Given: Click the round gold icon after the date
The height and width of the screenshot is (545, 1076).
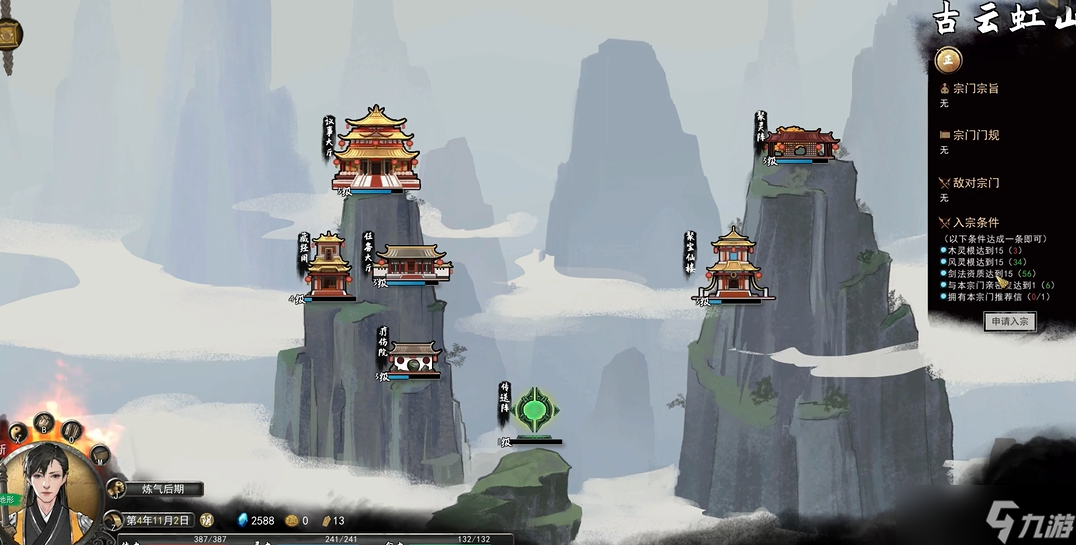Looking at the screenshot, I should point(207,520).
